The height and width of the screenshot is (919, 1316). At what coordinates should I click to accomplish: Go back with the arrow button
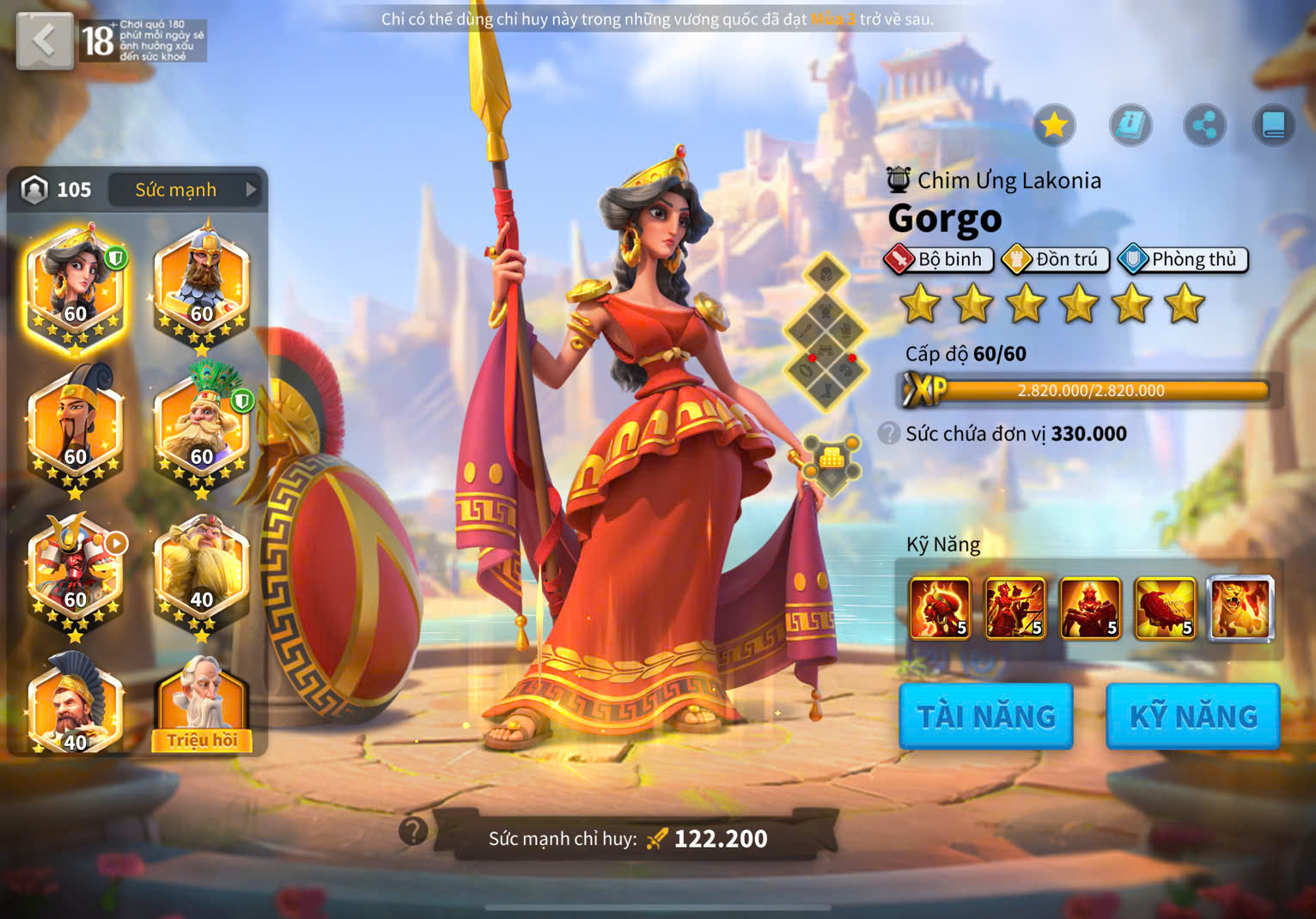44,40
